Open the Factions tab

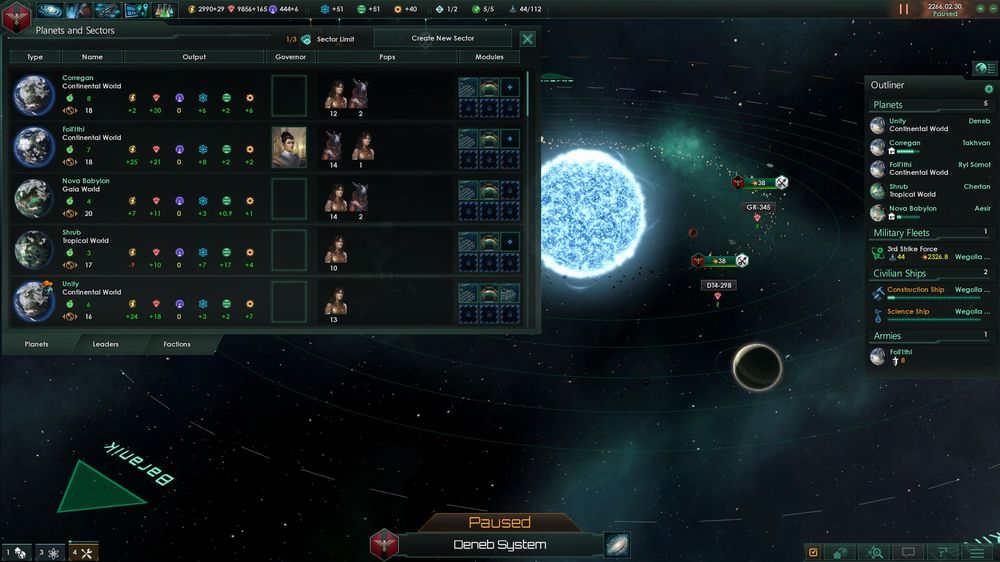[177, 344]
